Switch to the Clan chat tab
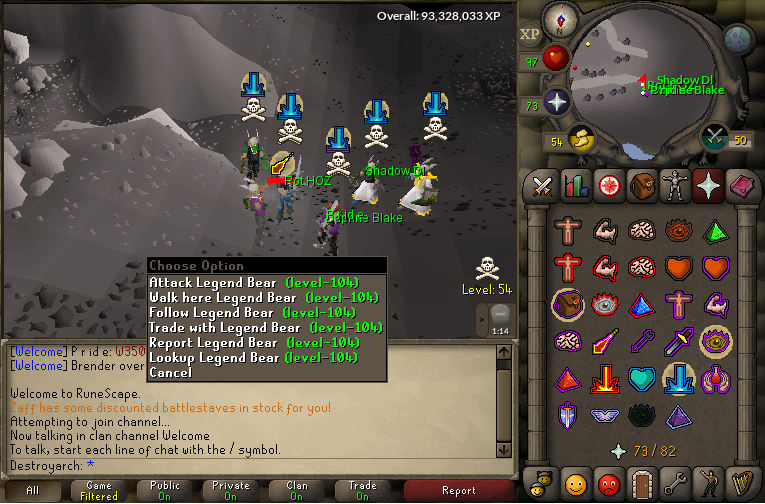The image size is (765, 504). (x=297, y=490)
